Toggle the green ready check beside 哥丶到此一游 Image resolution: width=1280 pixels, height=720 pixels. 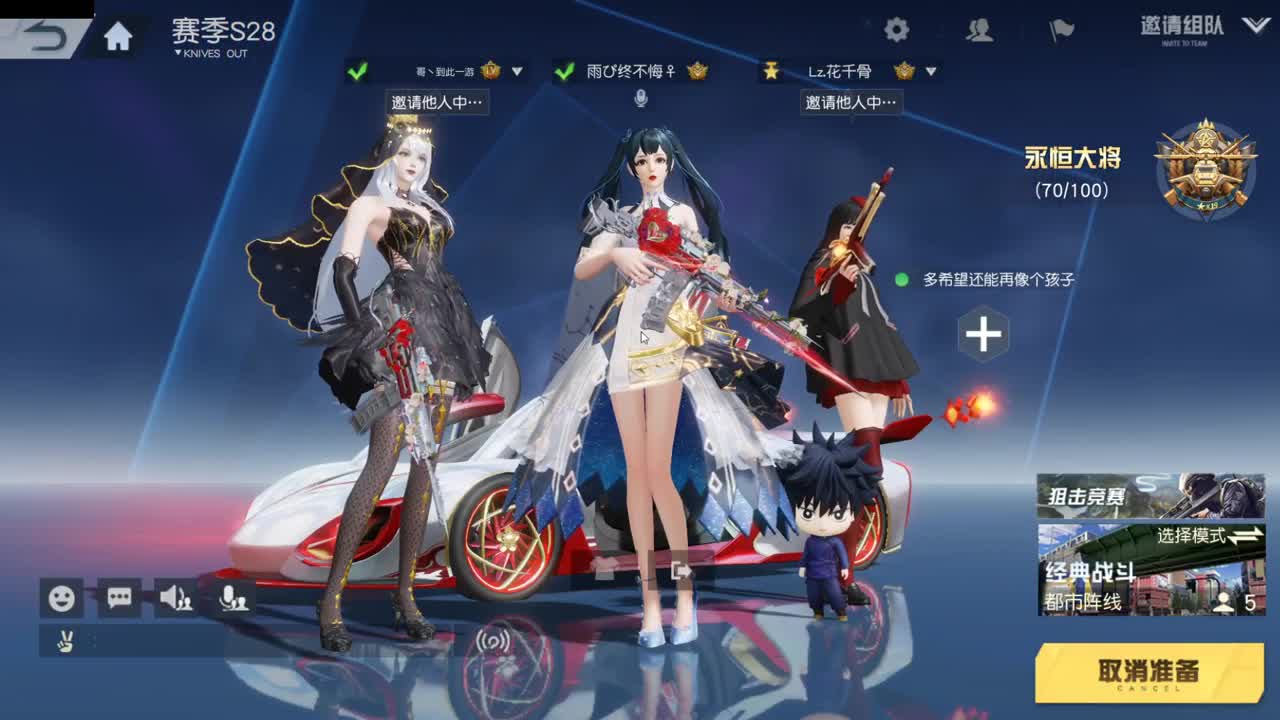click(x=355, y=72)
